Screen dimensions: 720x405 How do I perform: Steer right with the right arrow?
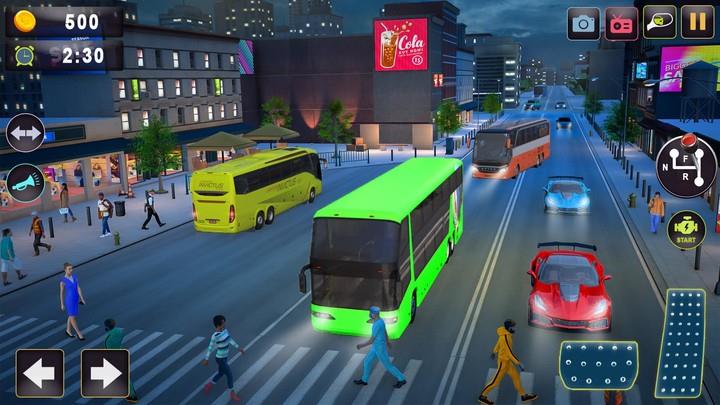[x=104, y=373]
